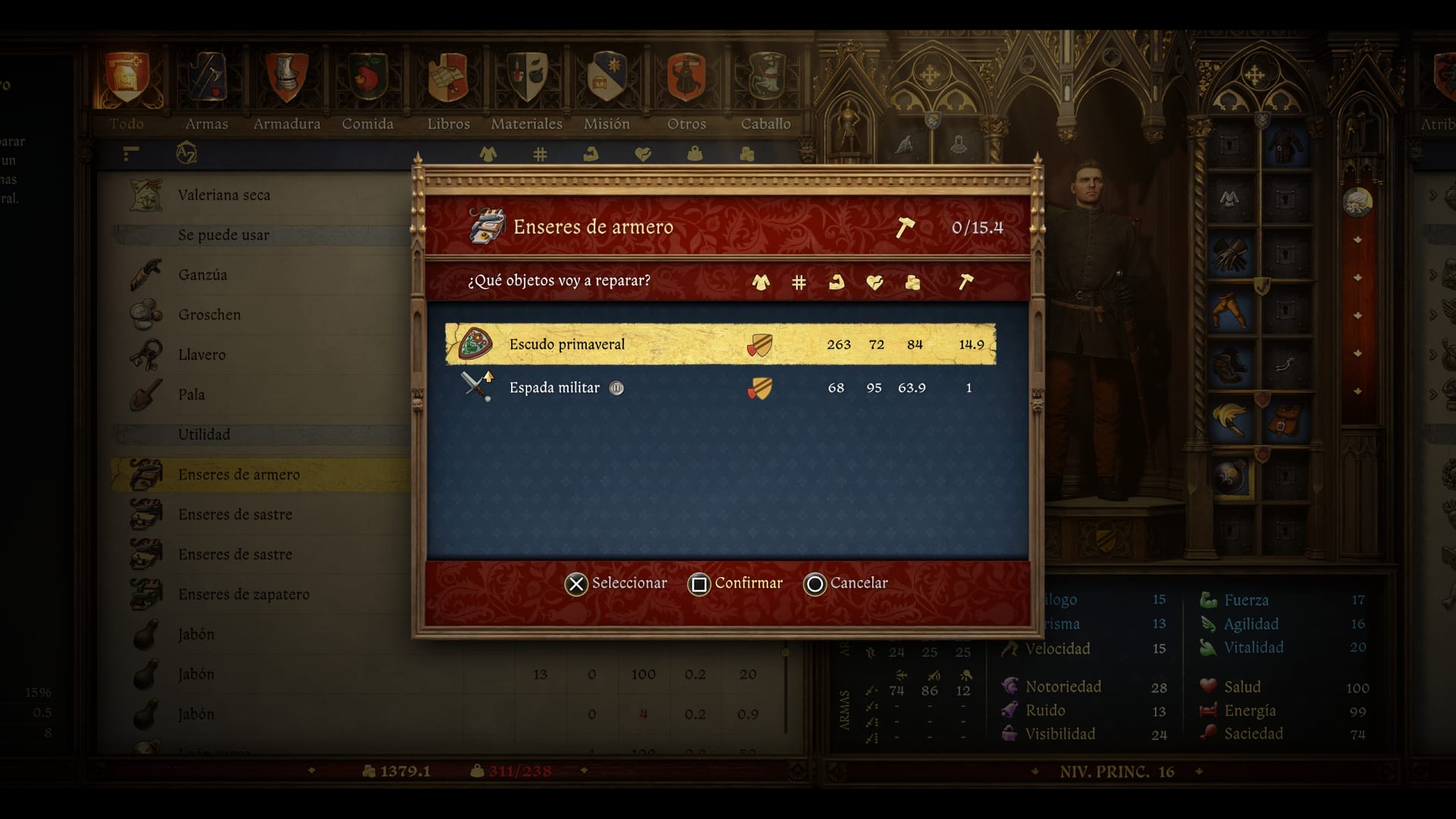Switch to the Comida tab
The height and width of the screenshot is (819, 1456).
[x=369, y=76]
